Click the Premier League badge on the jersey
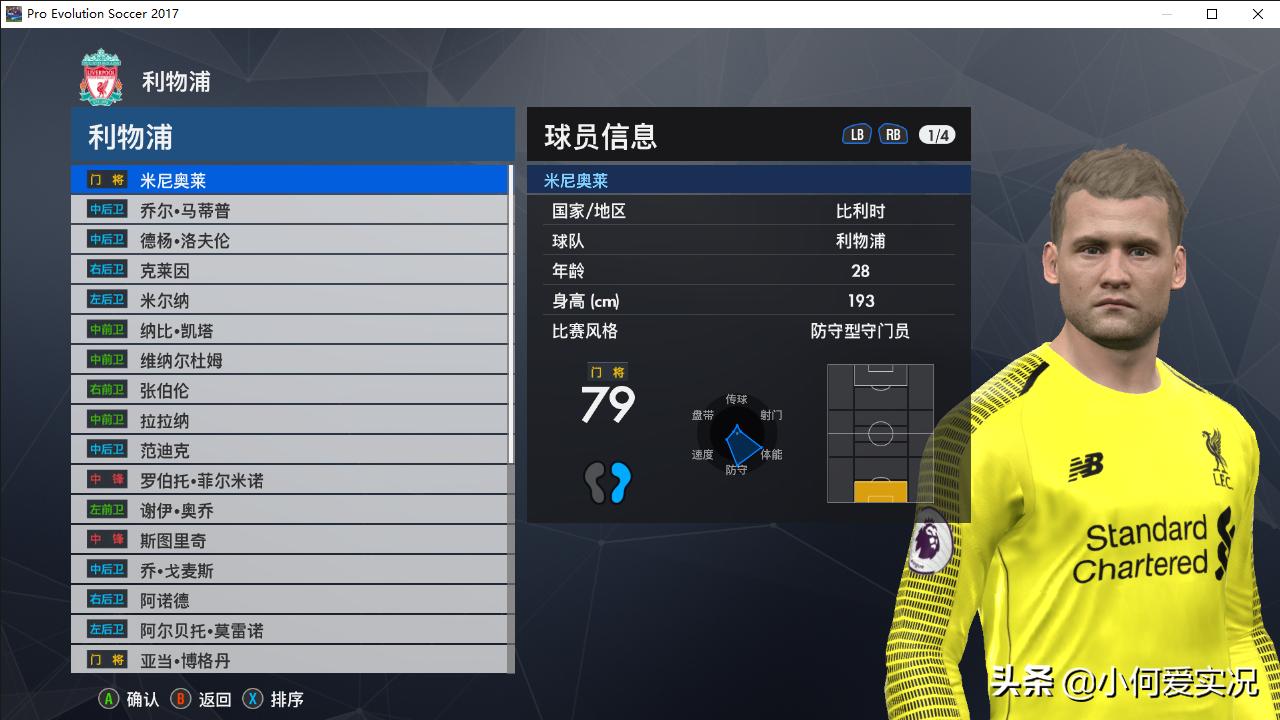The image size is (1280, 720). pyautogui.click(x=928, y=544)
